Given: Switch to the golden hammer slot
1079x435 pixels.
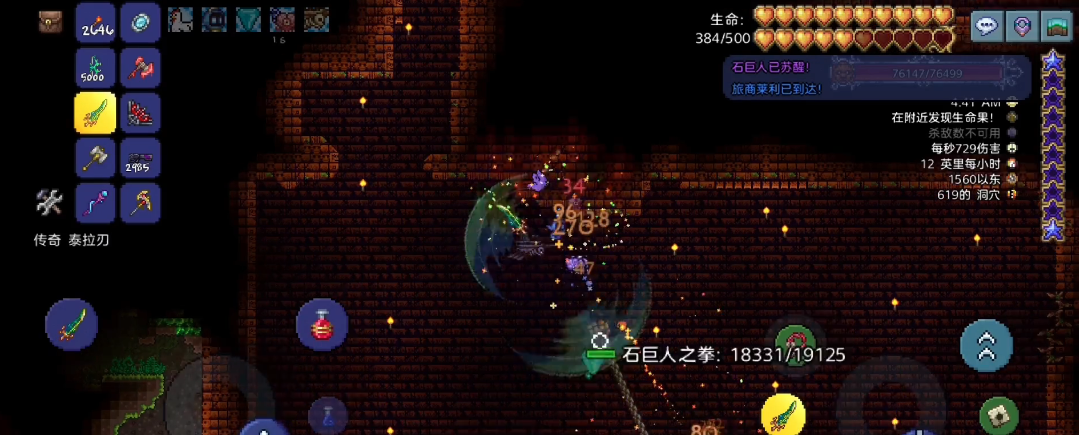Looking at the screenshot, I should click(95, 158).
